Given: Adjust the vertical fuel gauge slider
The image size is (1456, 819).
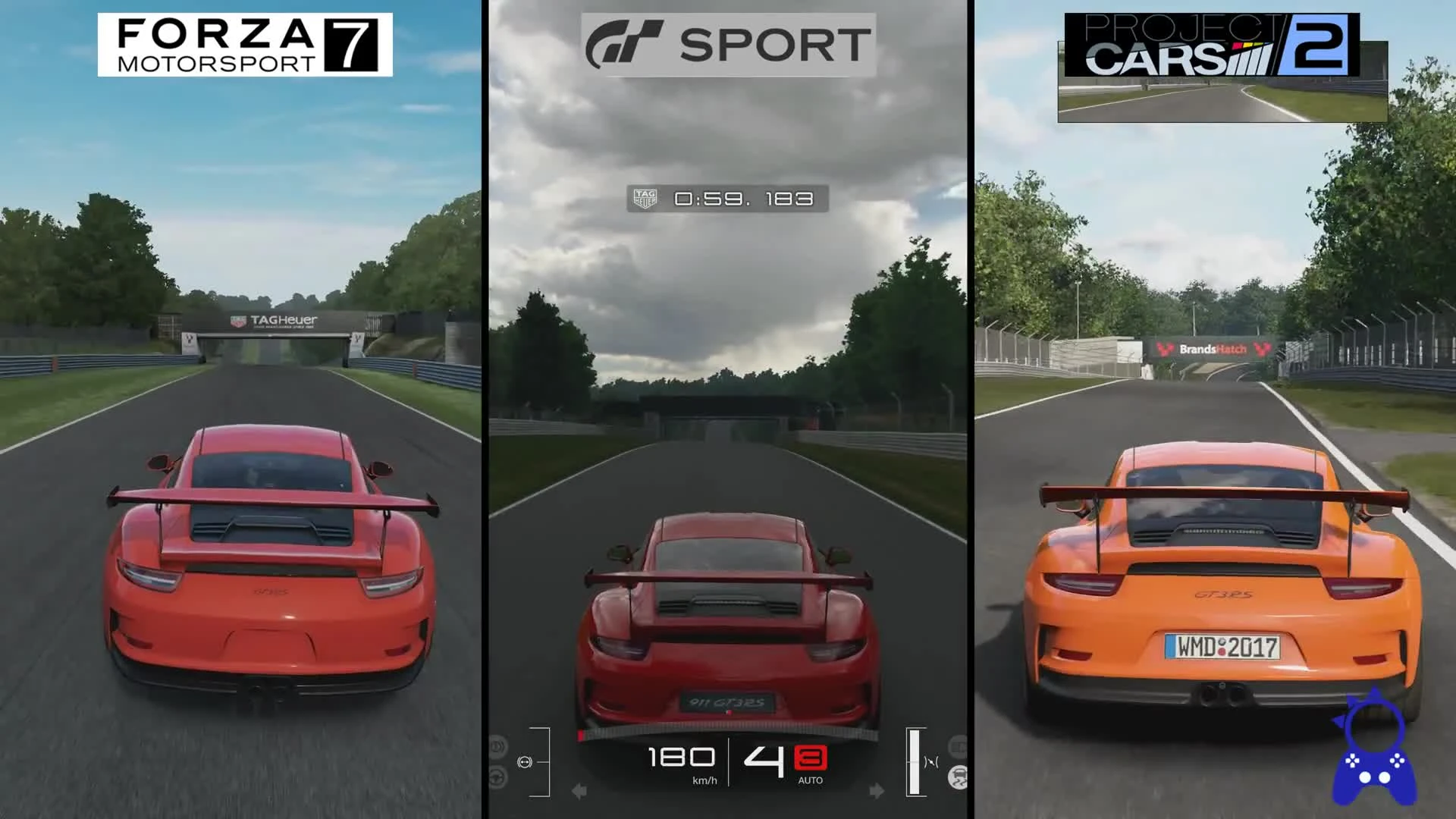Looking at the screenshot, I should (x=915, y=762).
